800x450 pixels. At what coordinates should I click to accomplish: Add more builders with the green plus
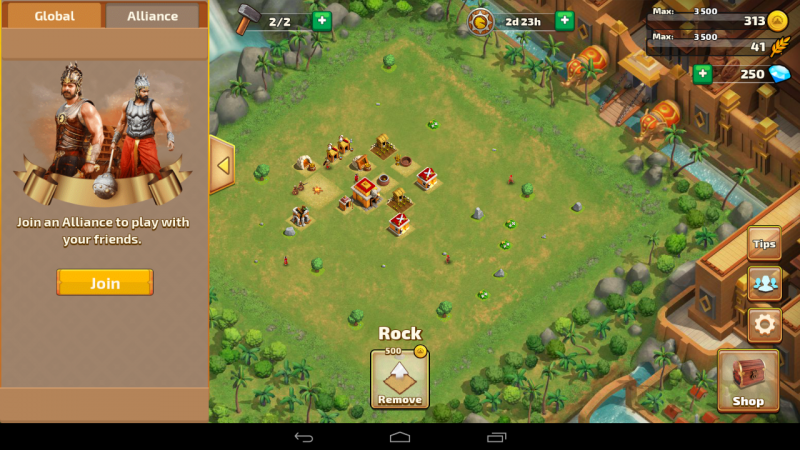pyautogui.click(x=321, y=21)
